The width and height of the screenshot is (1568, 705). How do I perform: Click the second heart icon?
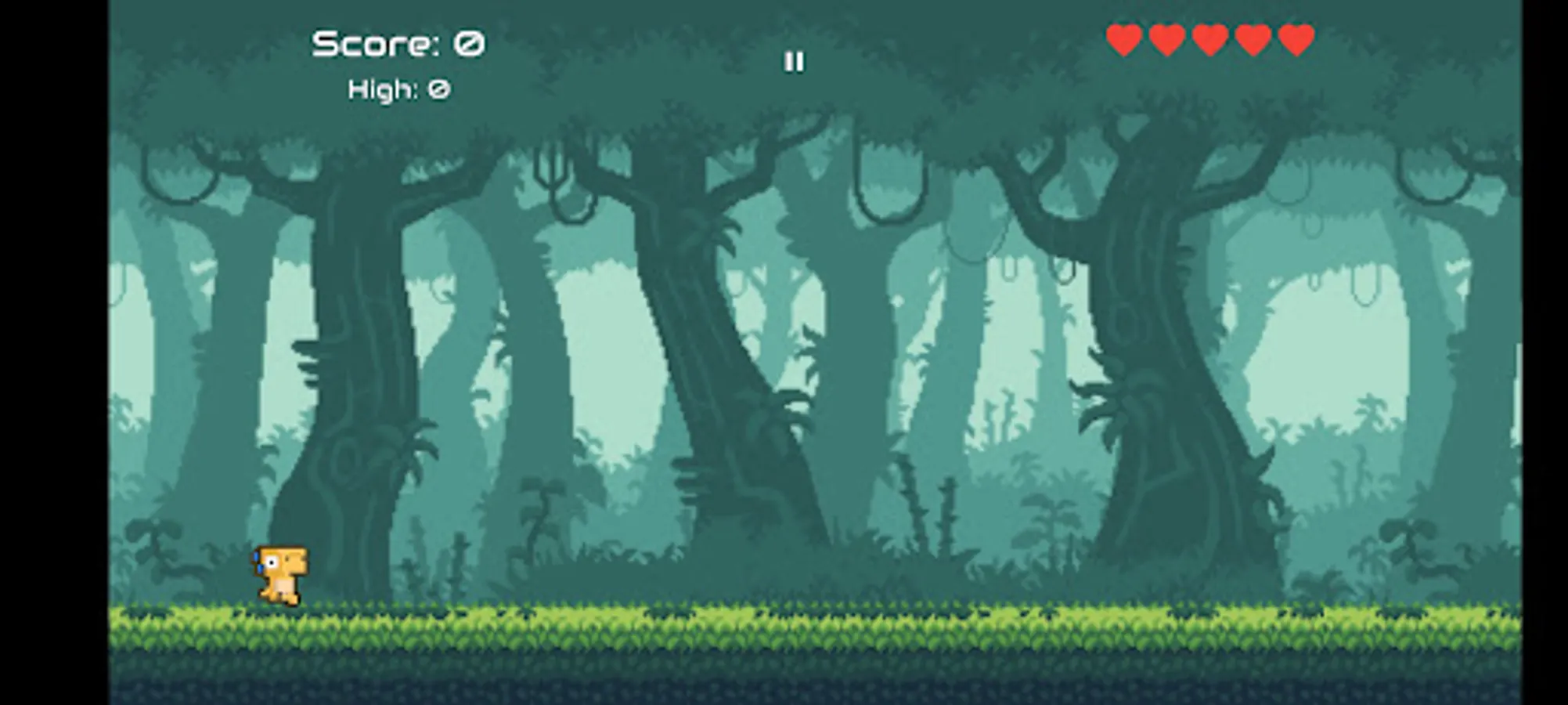[x=1168, y=39]
